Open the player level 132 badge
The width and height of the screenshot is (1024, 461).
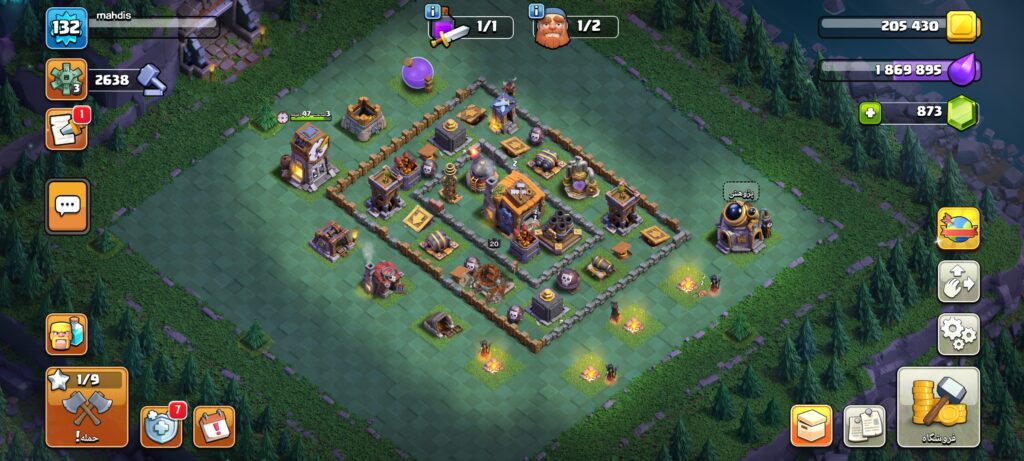pos(66,28)
